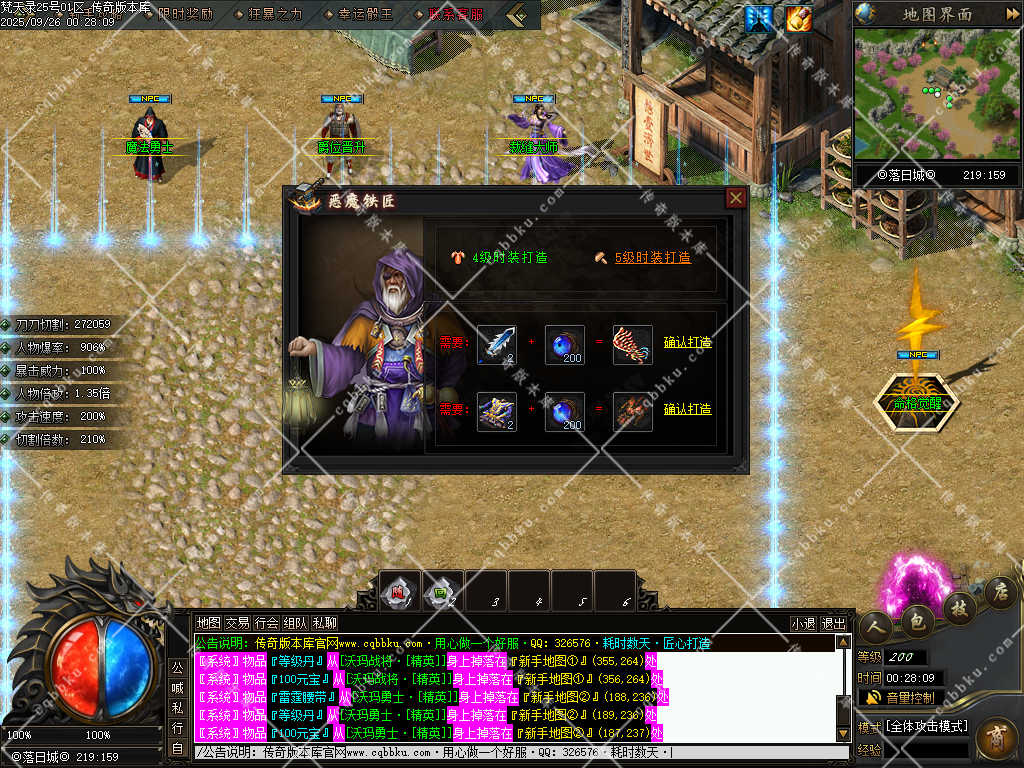Open the 音量控制 volume control
The image size is (1024, 768).
900,697
